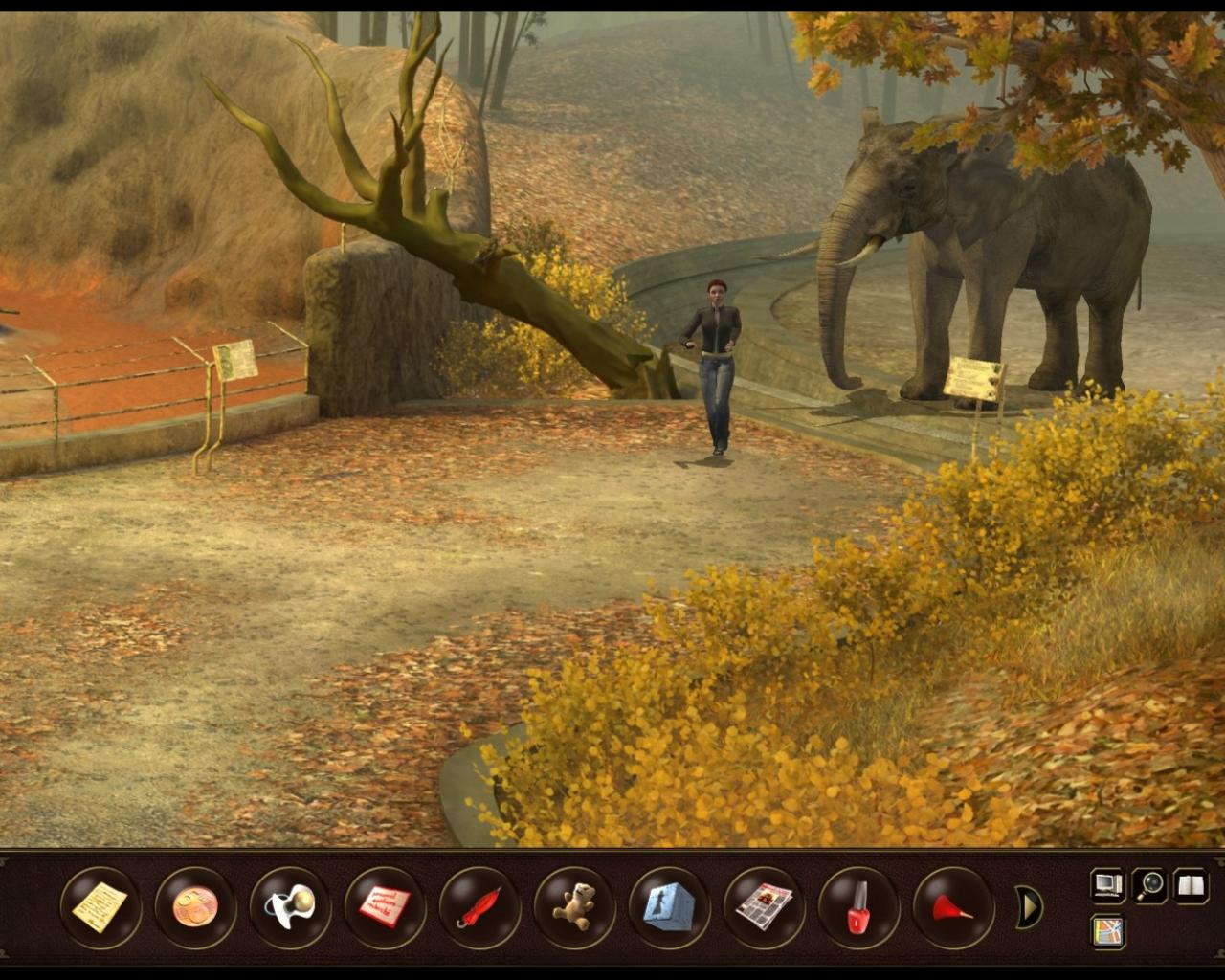Image resolution: width=1225 pixels, height=980 pixels.
Task: Choose the red notebook from the inventory
Action: pyautogui.click(x=383, y=904)
